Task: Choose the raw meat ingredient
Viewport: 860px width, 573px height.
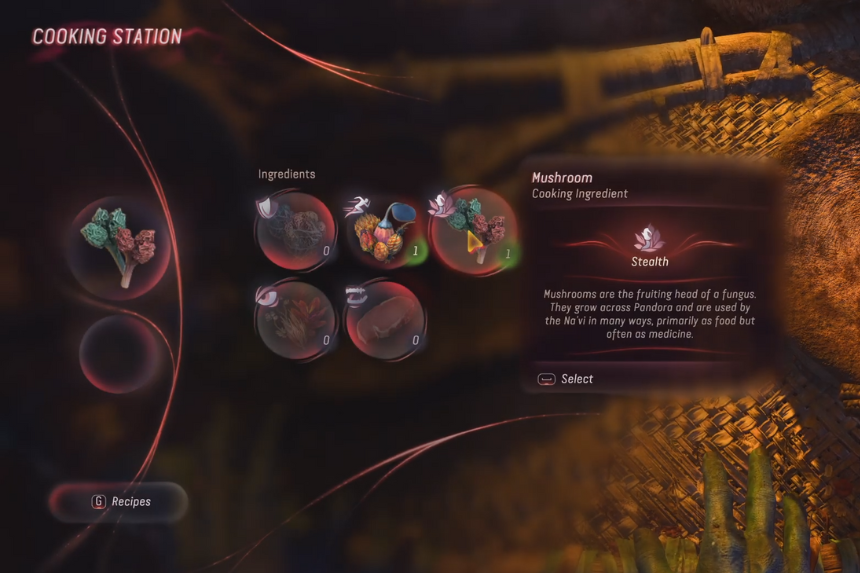Action: [x=385, y=320]
